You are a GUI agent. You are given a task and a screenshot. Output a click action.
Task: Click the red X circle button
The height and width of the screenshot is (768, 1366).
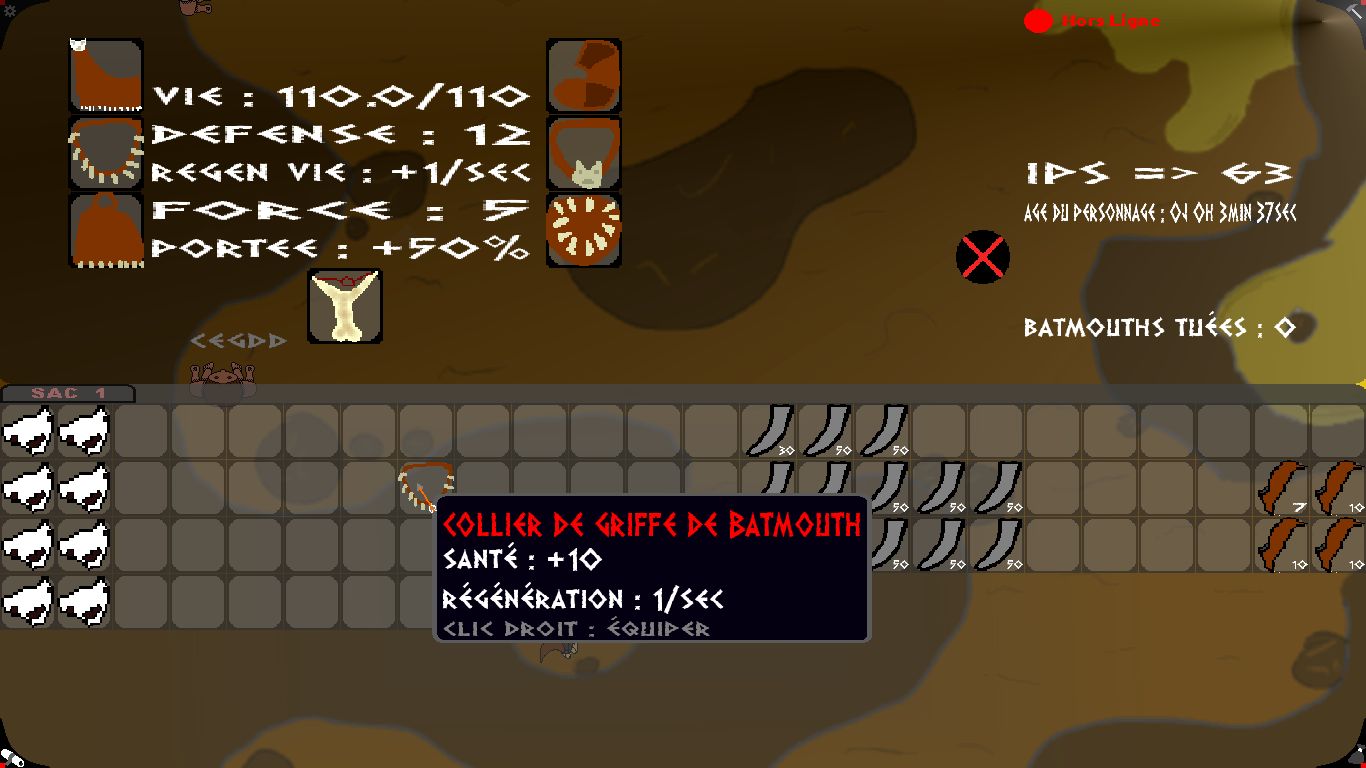coord(982,257)
